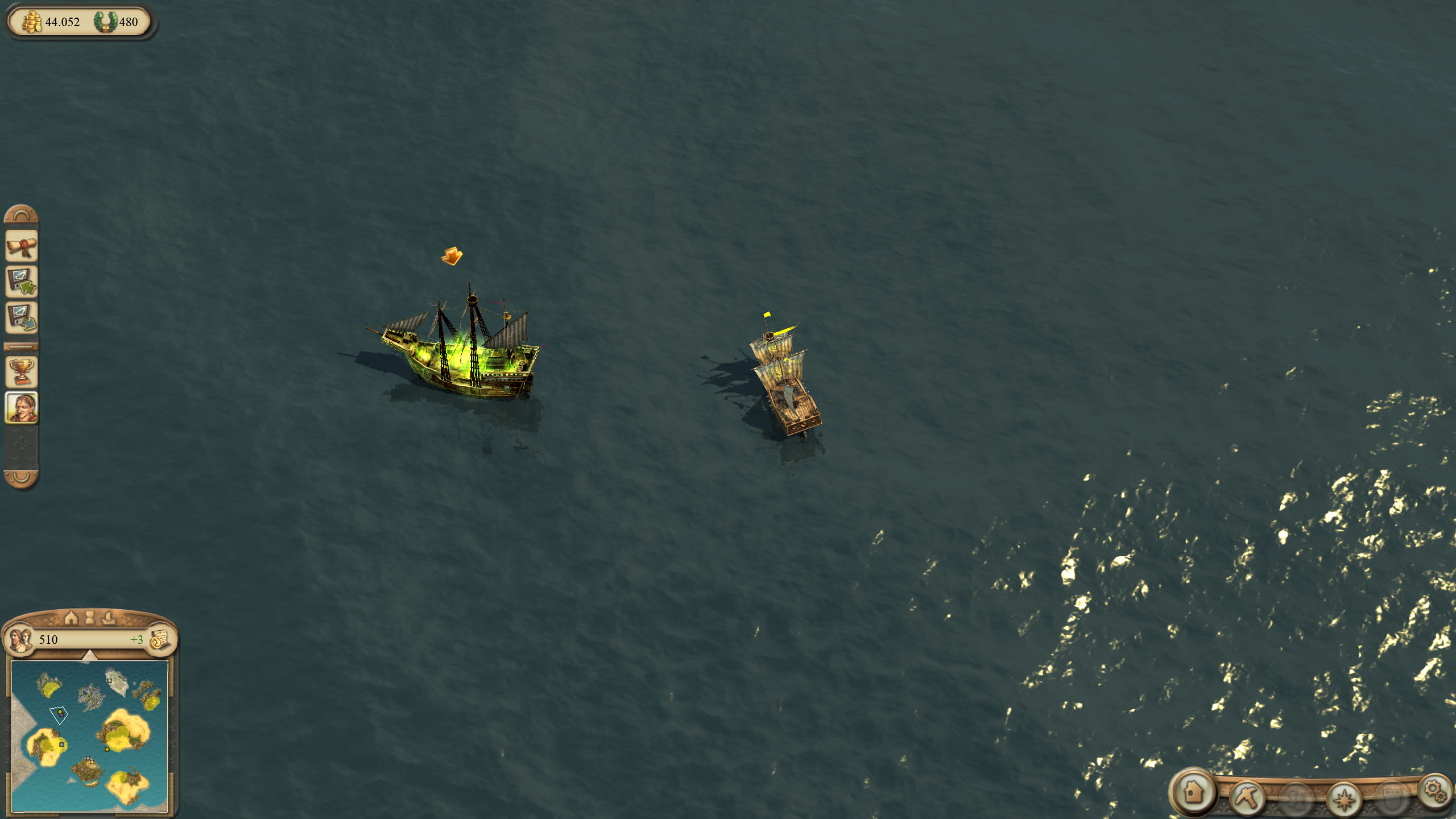1456x819 pixels.
Task: Select the character portrait in sidebar
Action: tap(22, 407)
